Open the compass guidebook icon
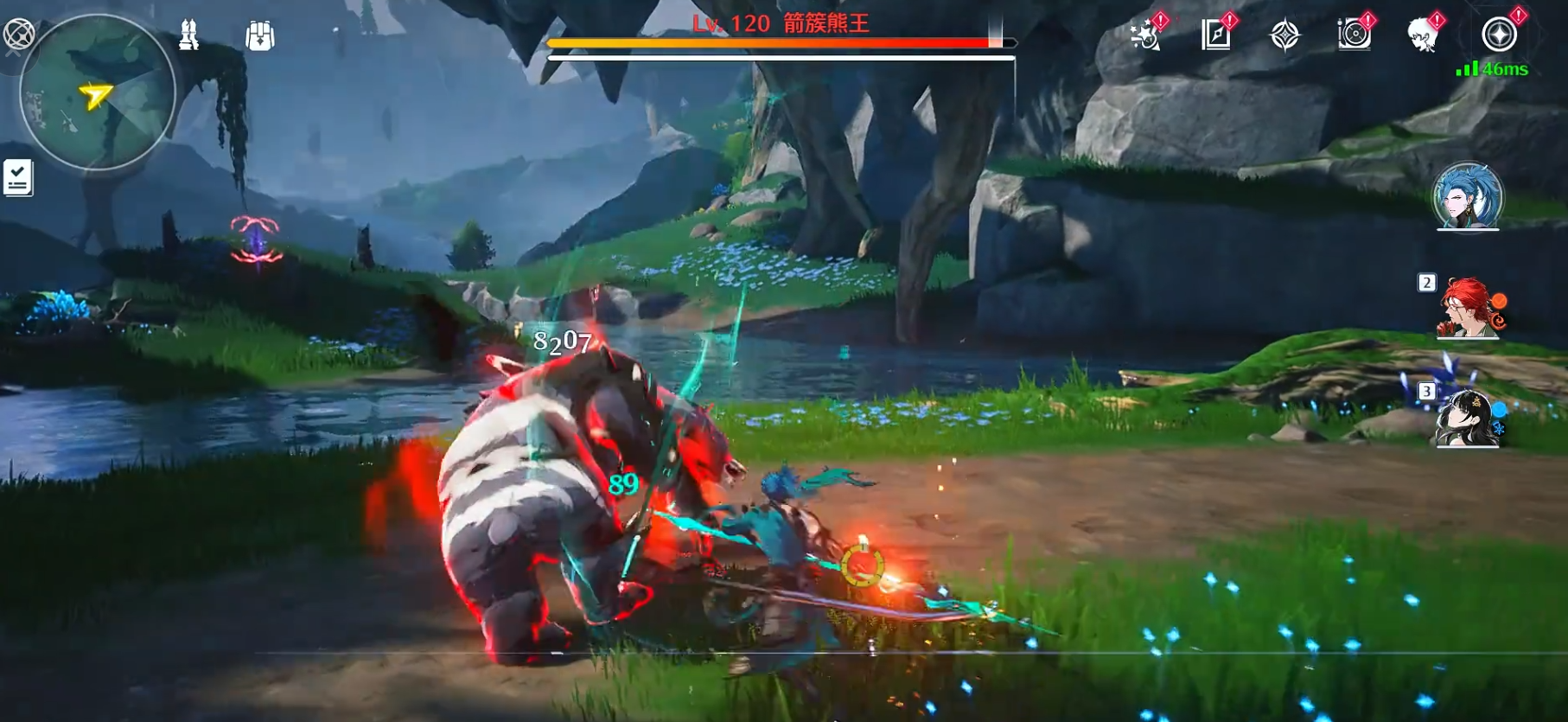This screenshot has height=722, width=1568. 1215,35
